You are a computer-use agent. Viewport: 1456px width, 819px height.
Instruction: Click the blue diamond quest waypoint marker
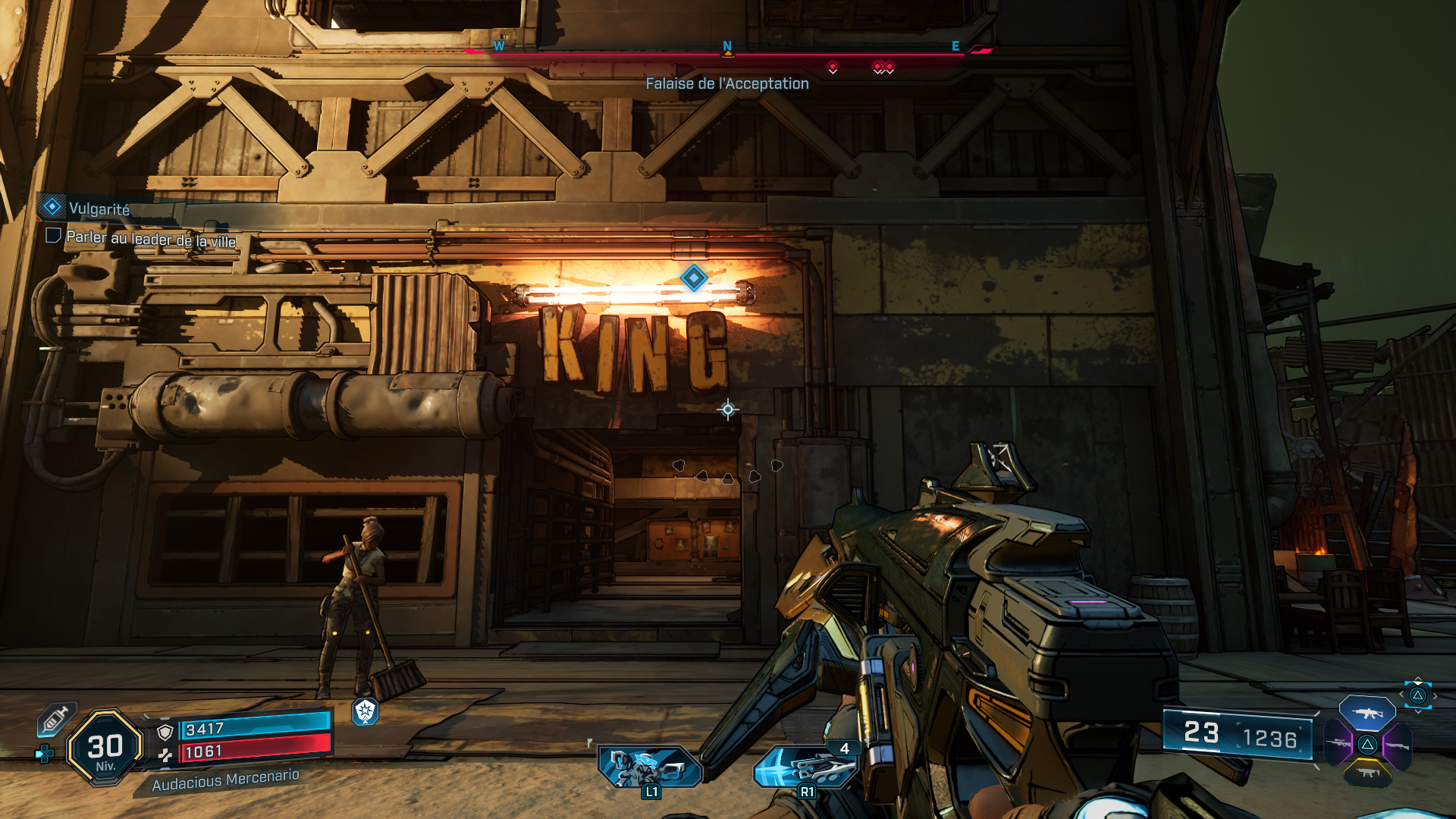(693, 278)
